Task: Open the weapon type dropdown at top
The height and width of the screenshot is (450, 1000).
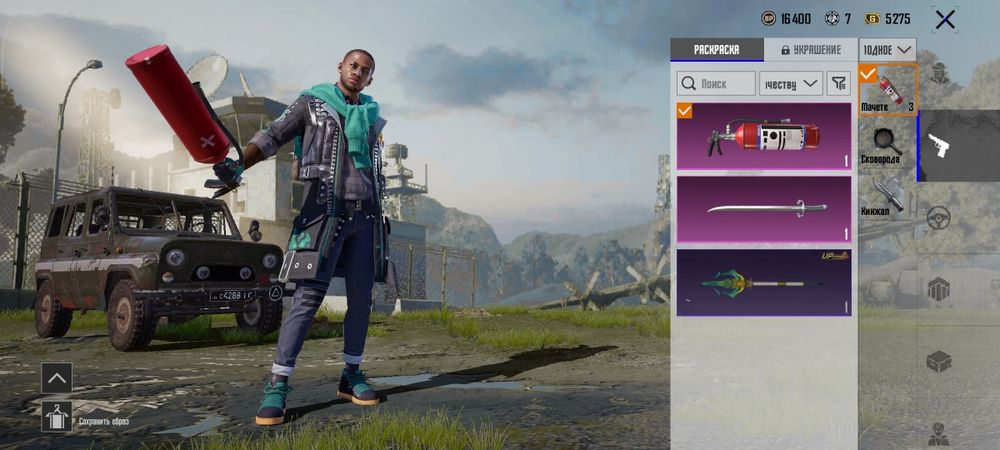Action: point(887,49)
